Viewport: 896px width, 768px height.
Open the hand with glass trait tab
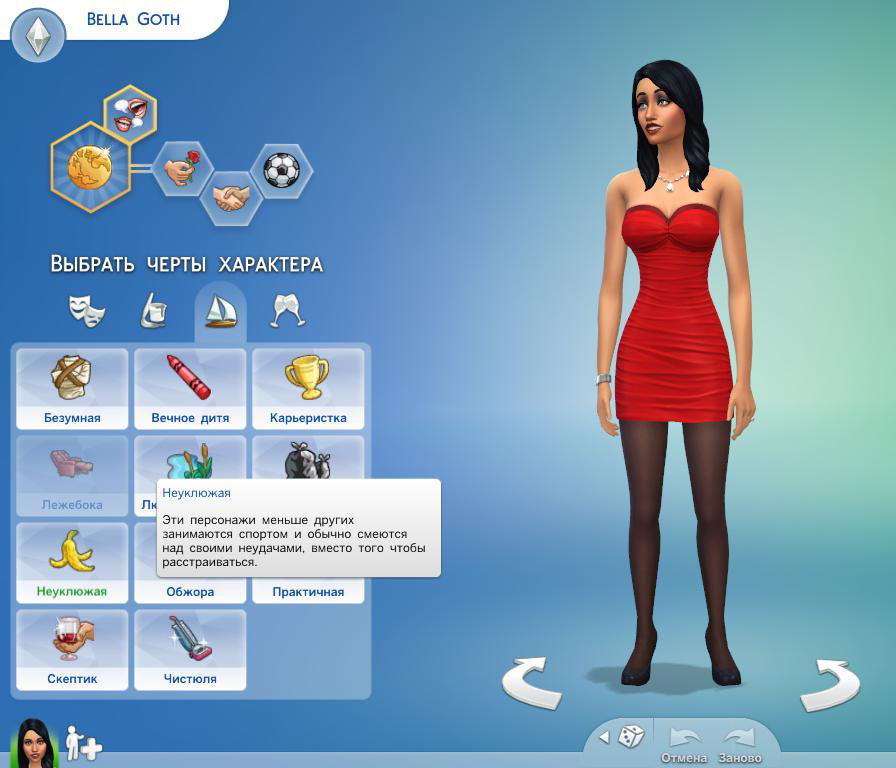153,311
